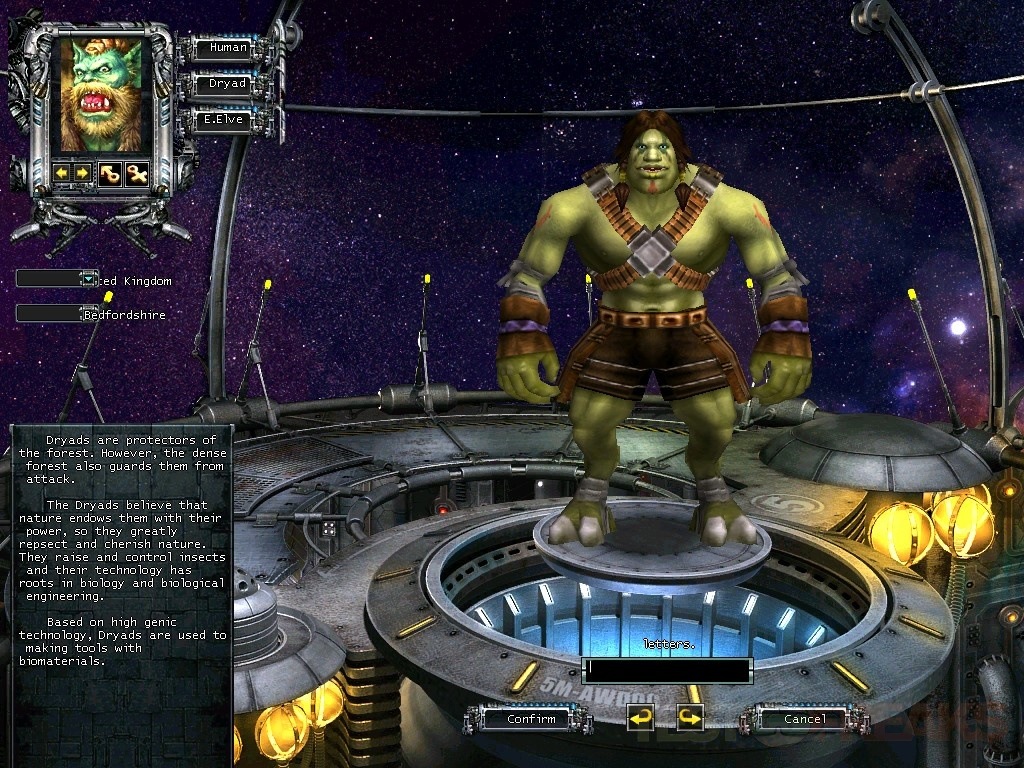Image resolution: width=1024 pixels, height=768 pixels.
Task: Focus the character name input box
Action: 666,668
